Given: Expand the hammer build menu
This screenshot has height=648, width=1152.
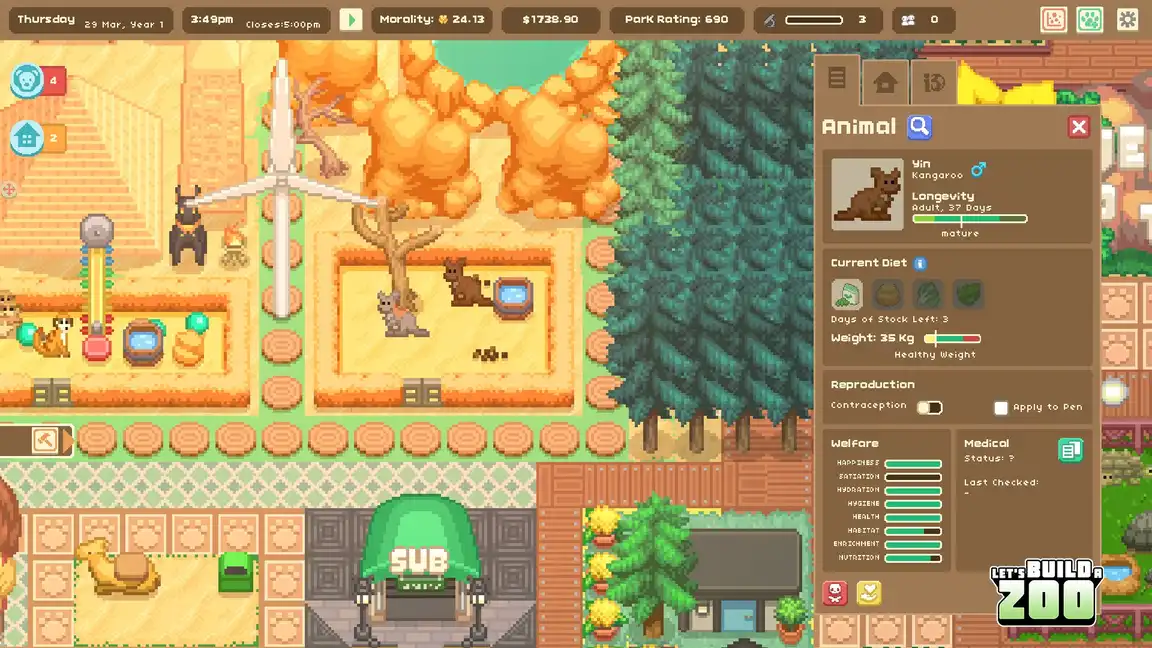Looking at the screenshot, I should [x=45, y=440].
